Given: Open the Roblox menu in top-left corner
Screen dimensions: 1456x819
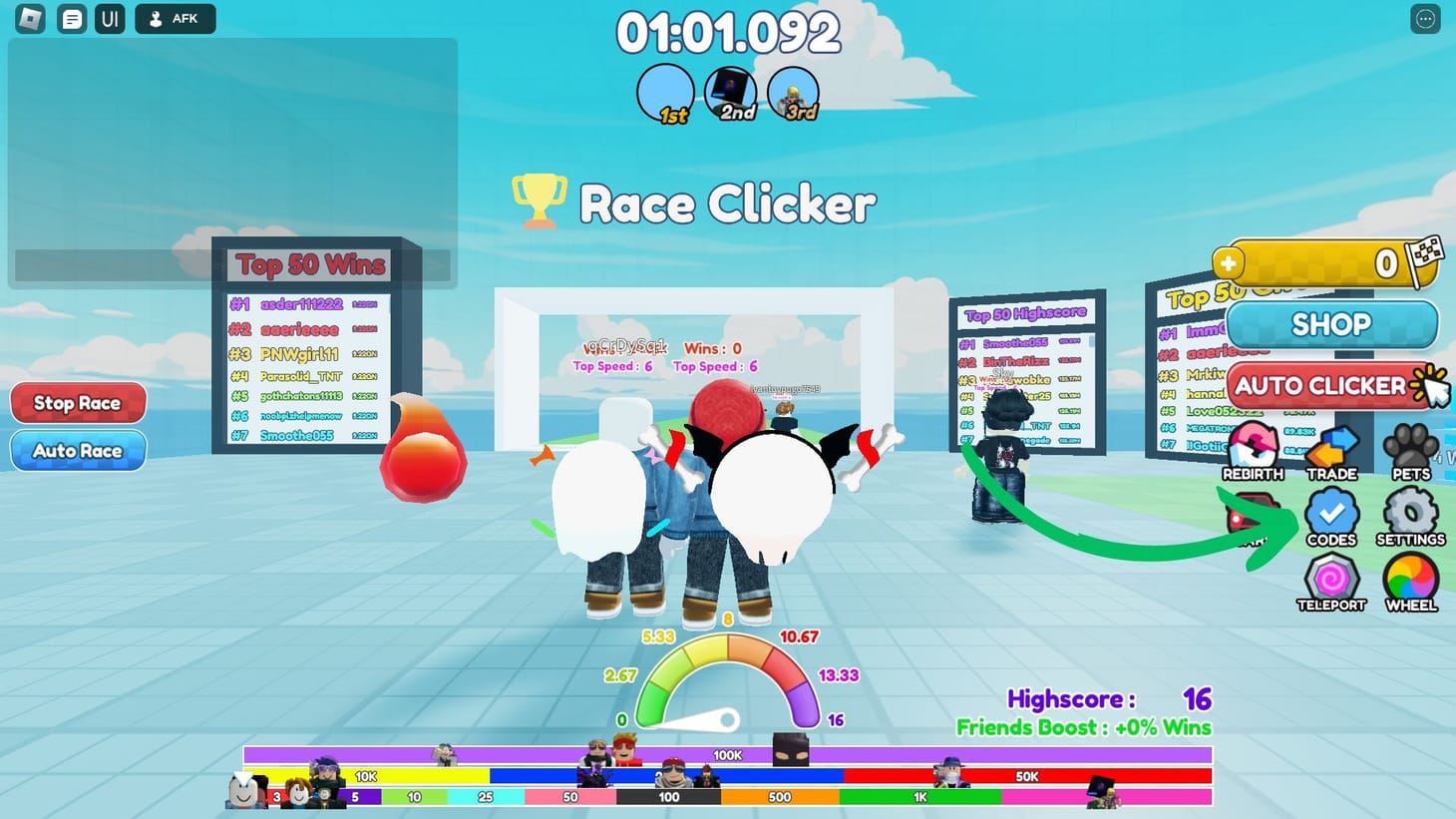Looking at the screenshot, I should [28, 18].
